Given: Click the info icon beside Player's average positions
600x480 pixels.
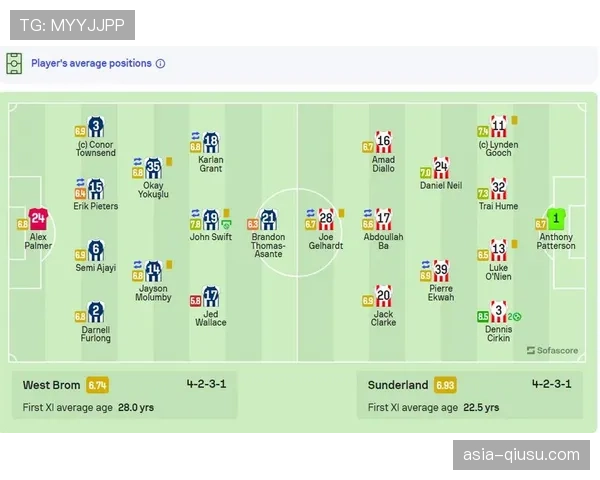Looking at the screenshot, I should tap(161, 63).
